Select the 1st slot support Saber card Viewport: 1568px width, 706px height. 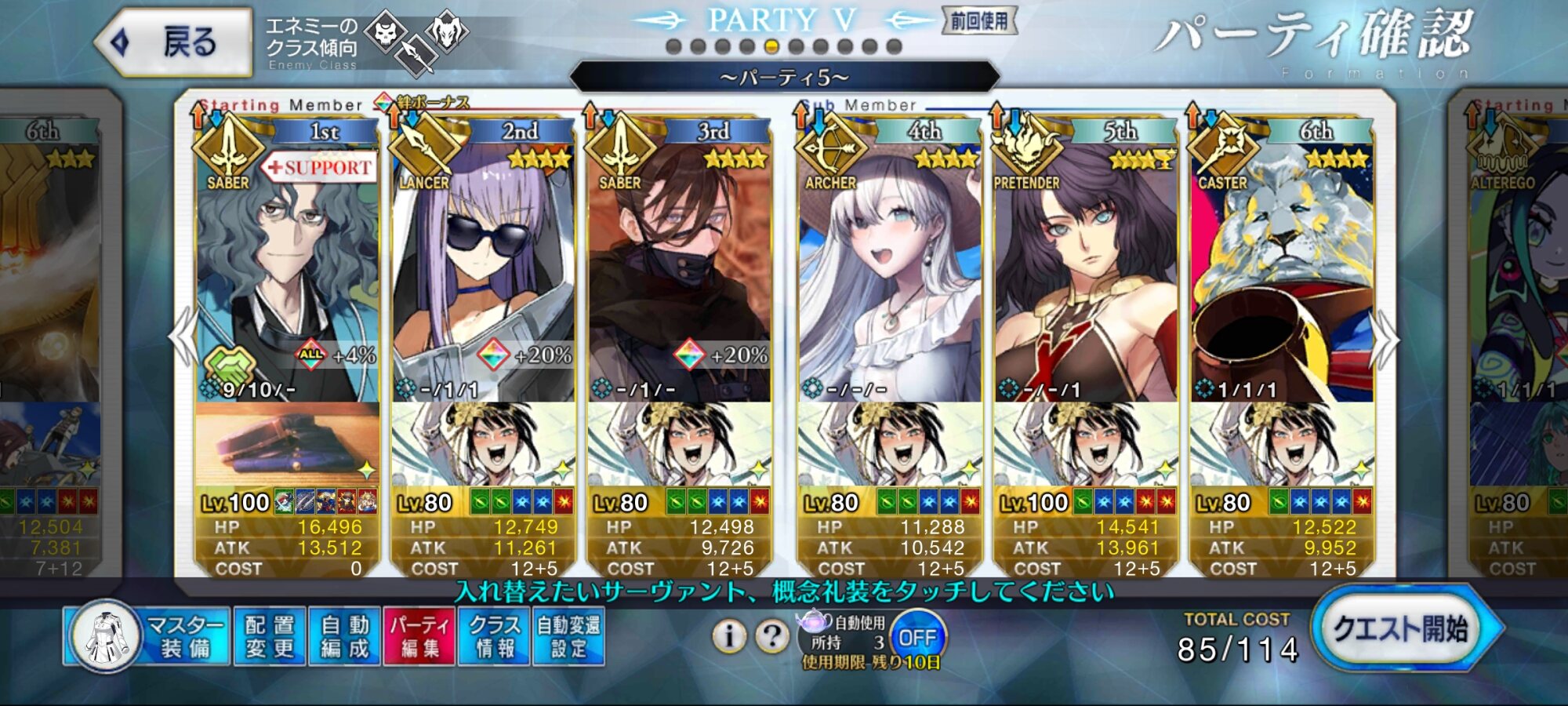(x=287, y=267)
